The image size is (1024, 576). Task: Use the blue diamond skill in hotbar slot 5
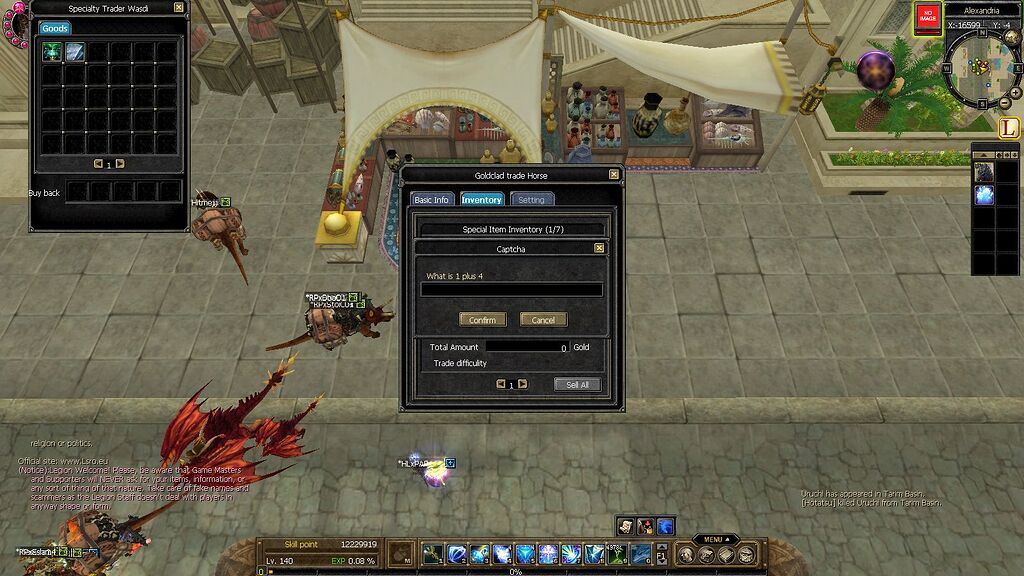pos(525,554)
